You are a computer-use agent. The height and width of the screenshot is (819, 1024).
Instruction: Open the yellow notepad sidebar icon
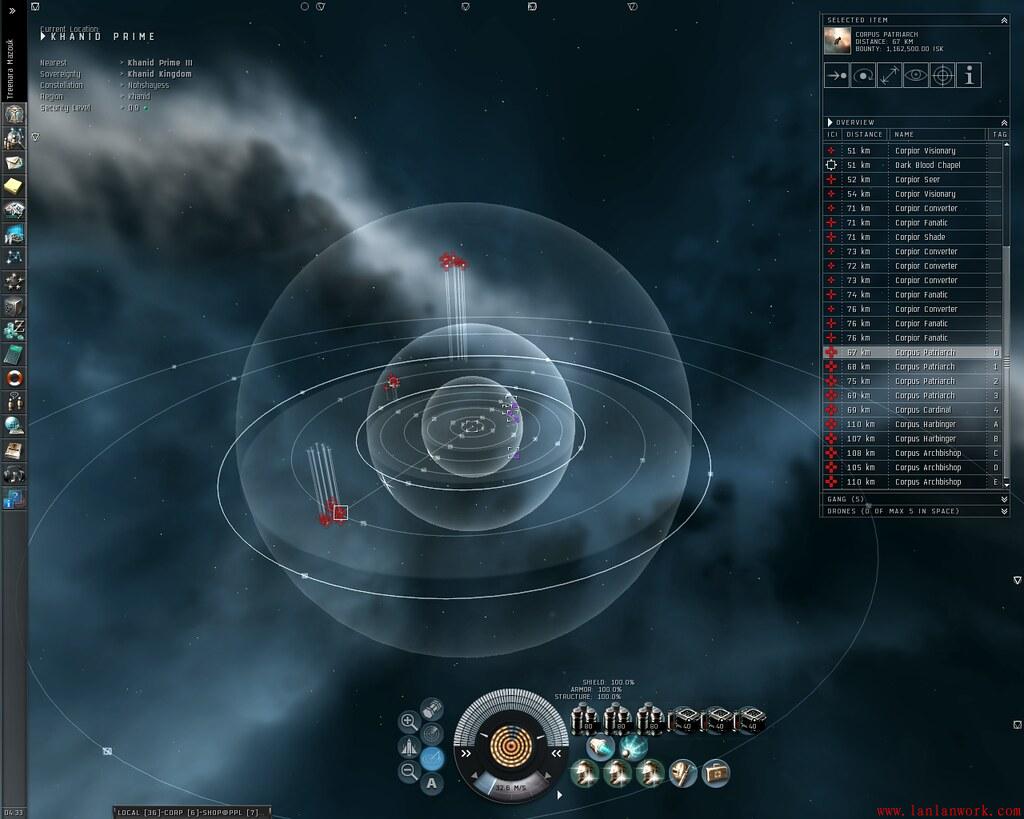click(x=14, y=186)
